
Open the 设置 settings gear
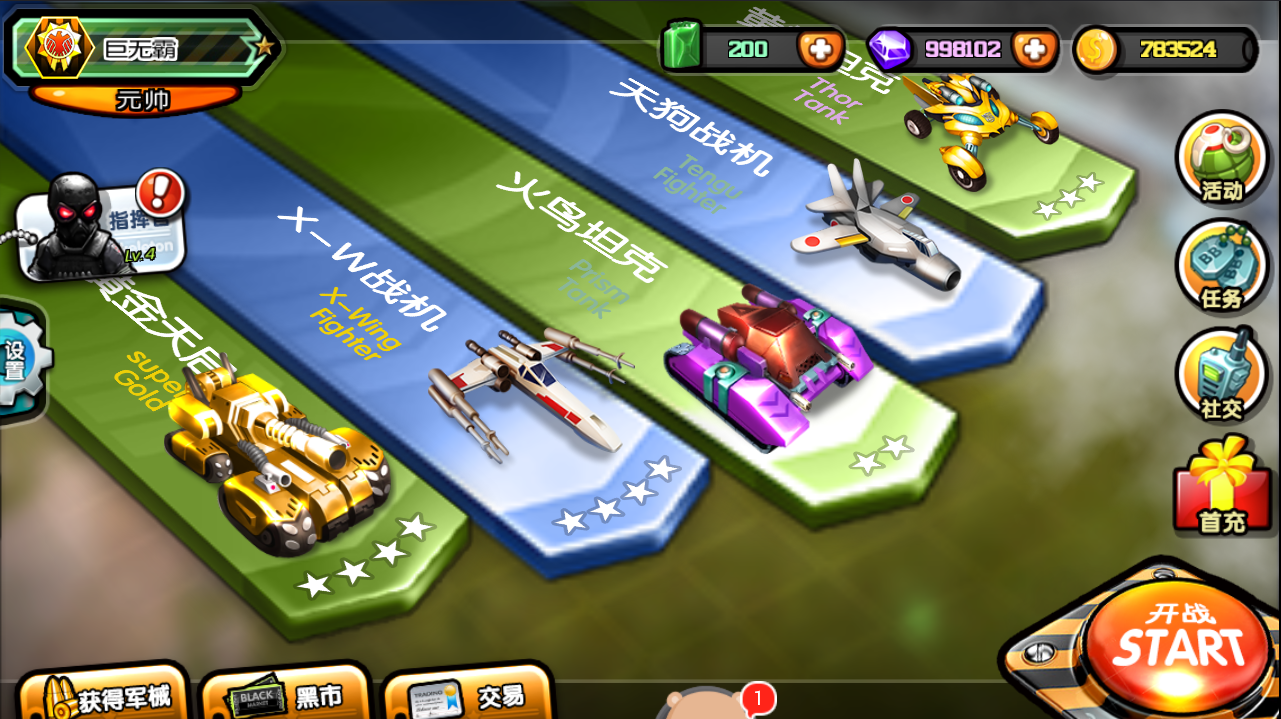18,362
